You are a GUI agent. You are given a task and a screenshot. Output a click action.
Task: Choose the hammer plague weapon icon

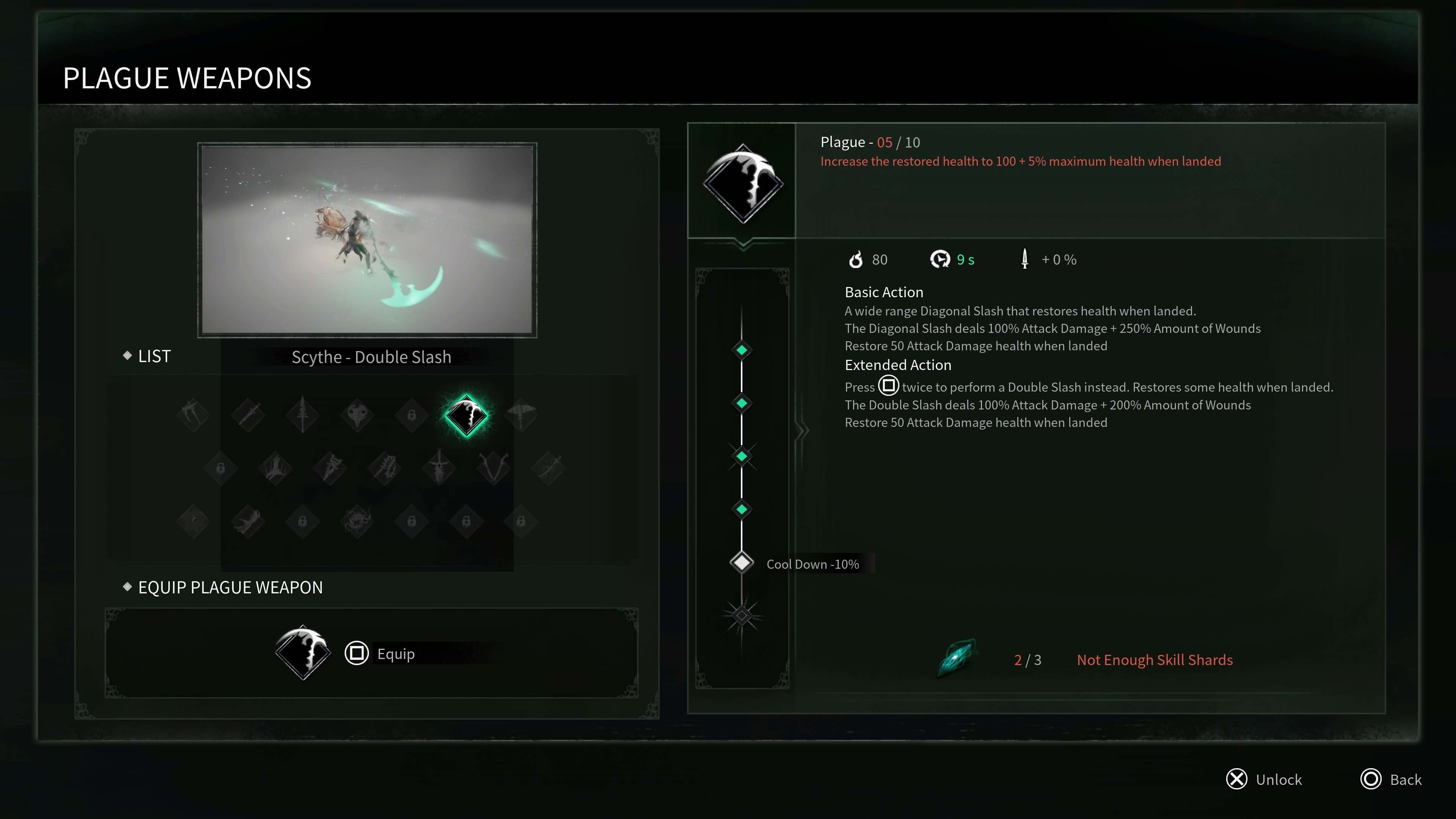point(521,416)
